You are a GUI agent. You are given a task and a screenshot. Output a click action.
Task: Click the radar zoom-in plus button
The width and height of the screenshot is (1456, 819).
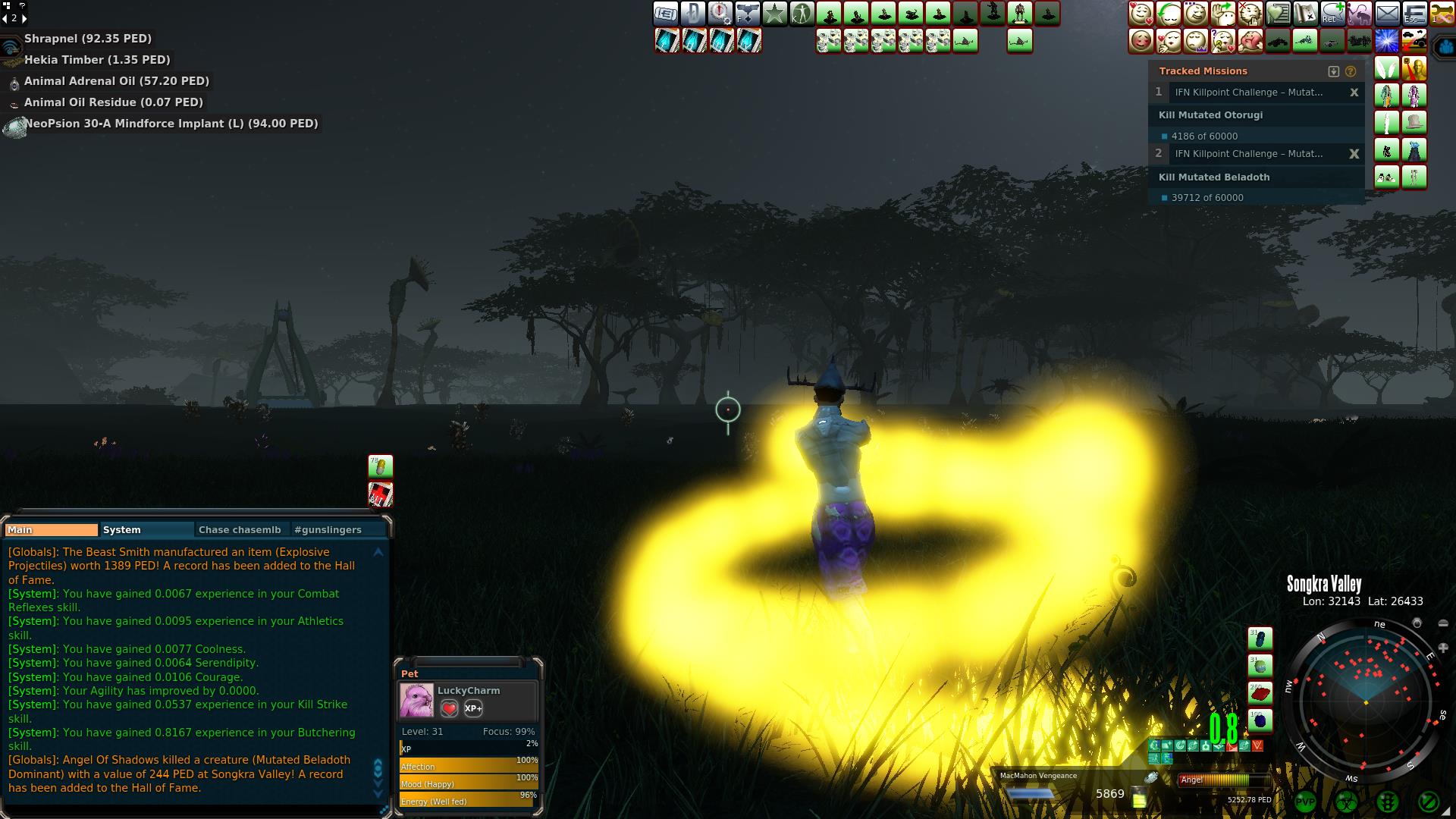(1442, 648)
